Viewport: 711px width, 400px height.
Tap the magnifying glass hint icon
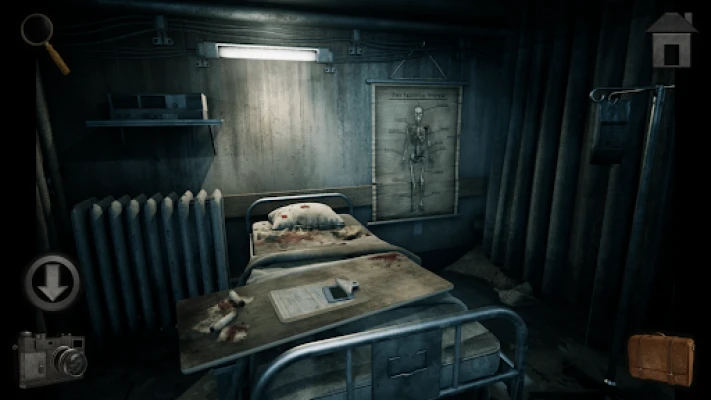point(42,38)
